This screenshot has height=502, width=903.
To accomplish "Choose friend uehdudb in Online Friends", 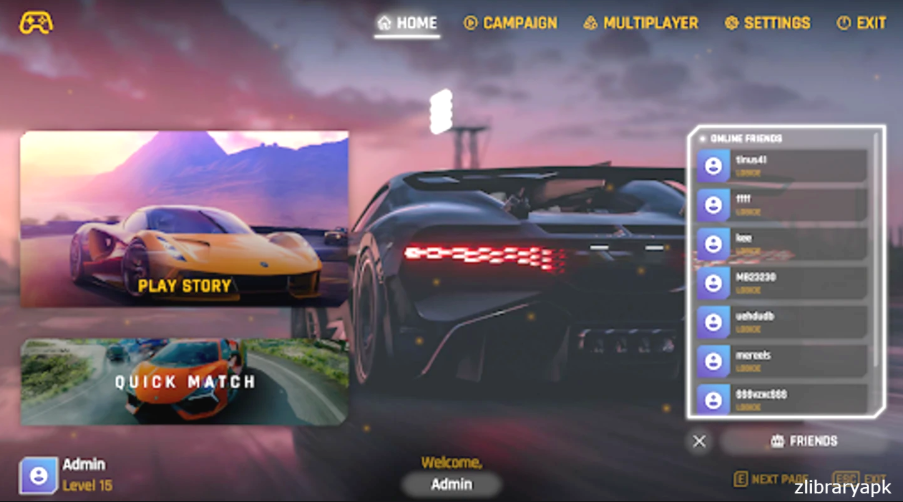I will pyautogui.click(x=782, y=322).
